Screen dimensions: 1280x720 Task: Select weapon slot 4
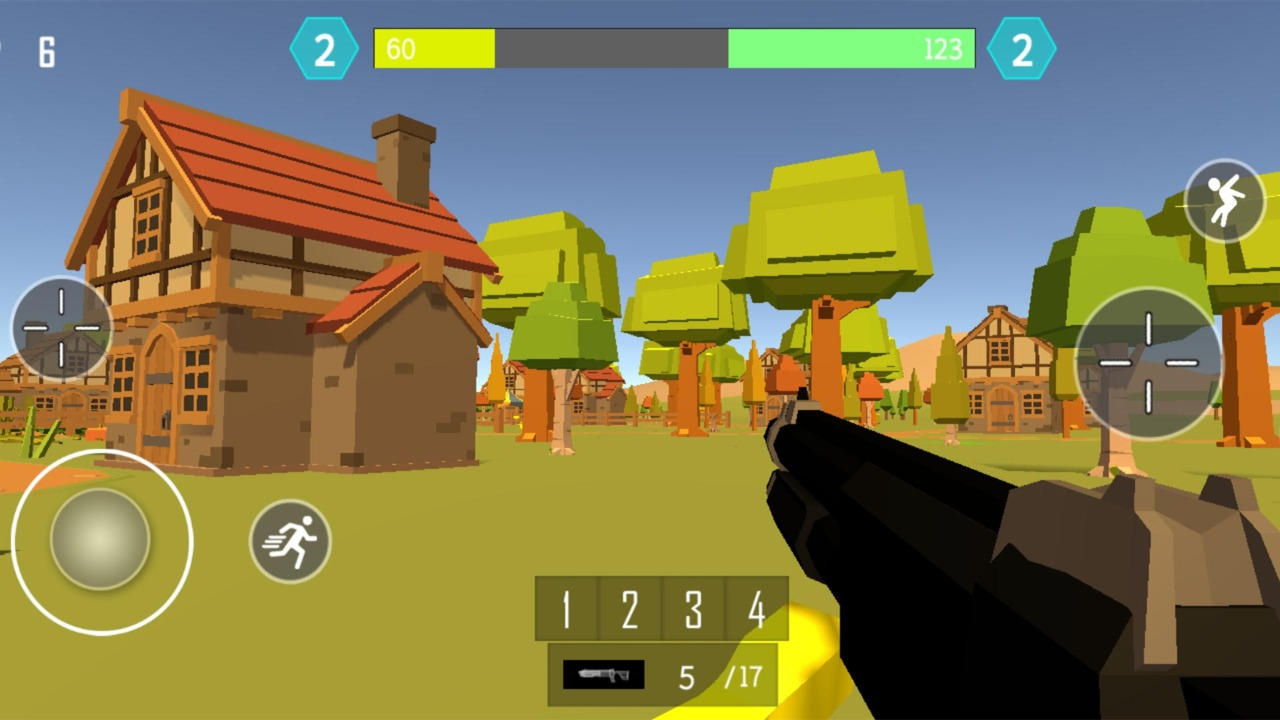[x=757, y=611]
